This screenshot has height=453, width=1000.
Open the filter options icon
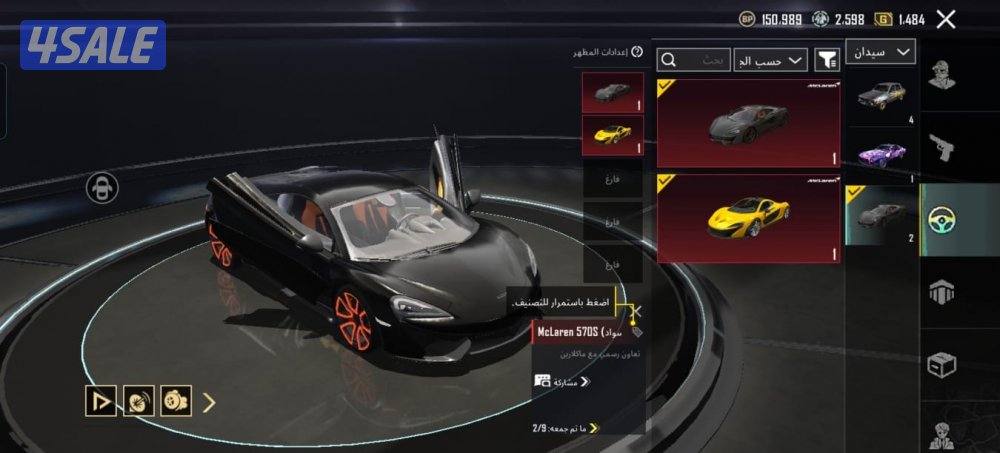click(x=827, y=60)
